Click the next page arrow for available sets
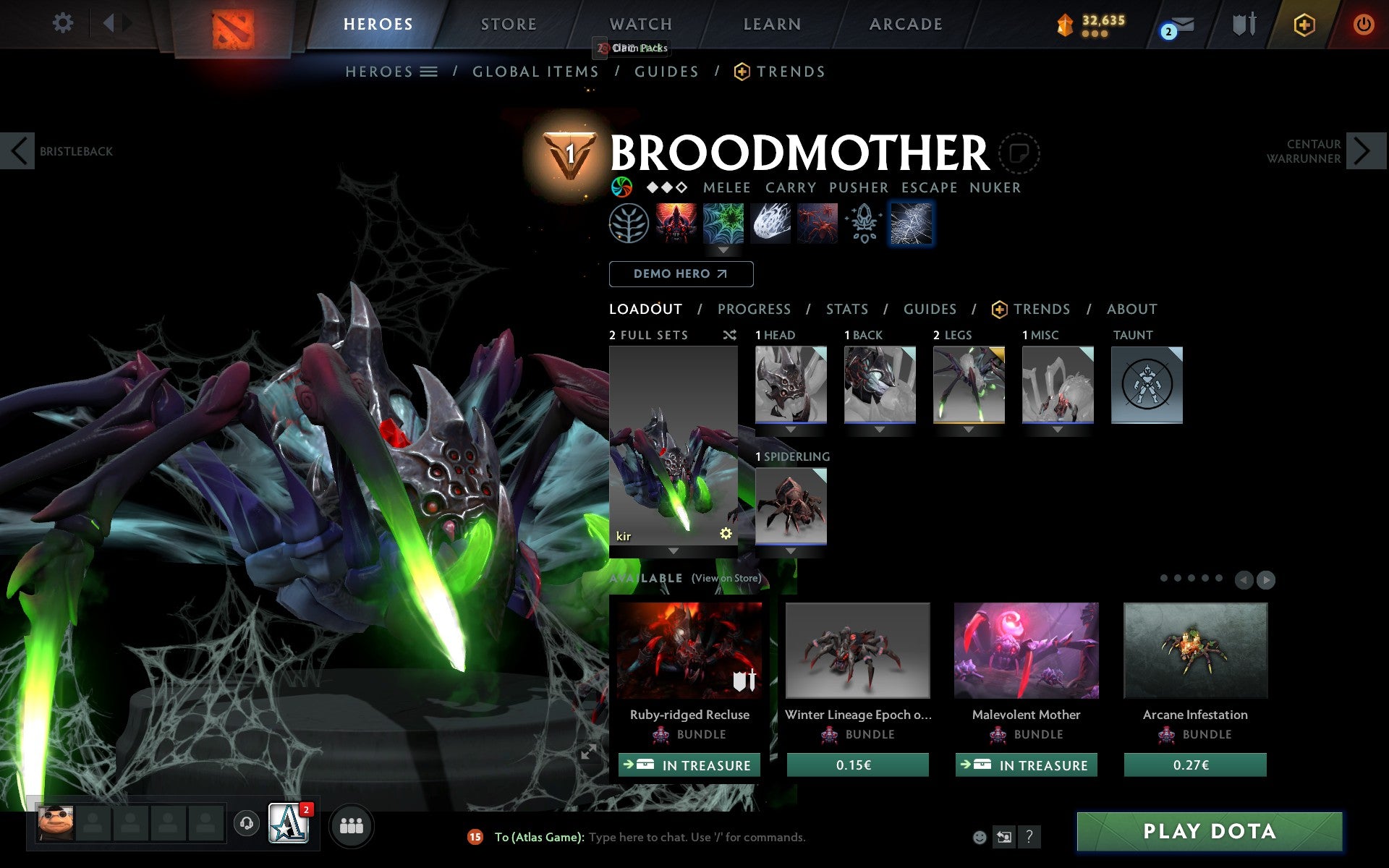This screenshot has width=1389, height=868. 1266,579
